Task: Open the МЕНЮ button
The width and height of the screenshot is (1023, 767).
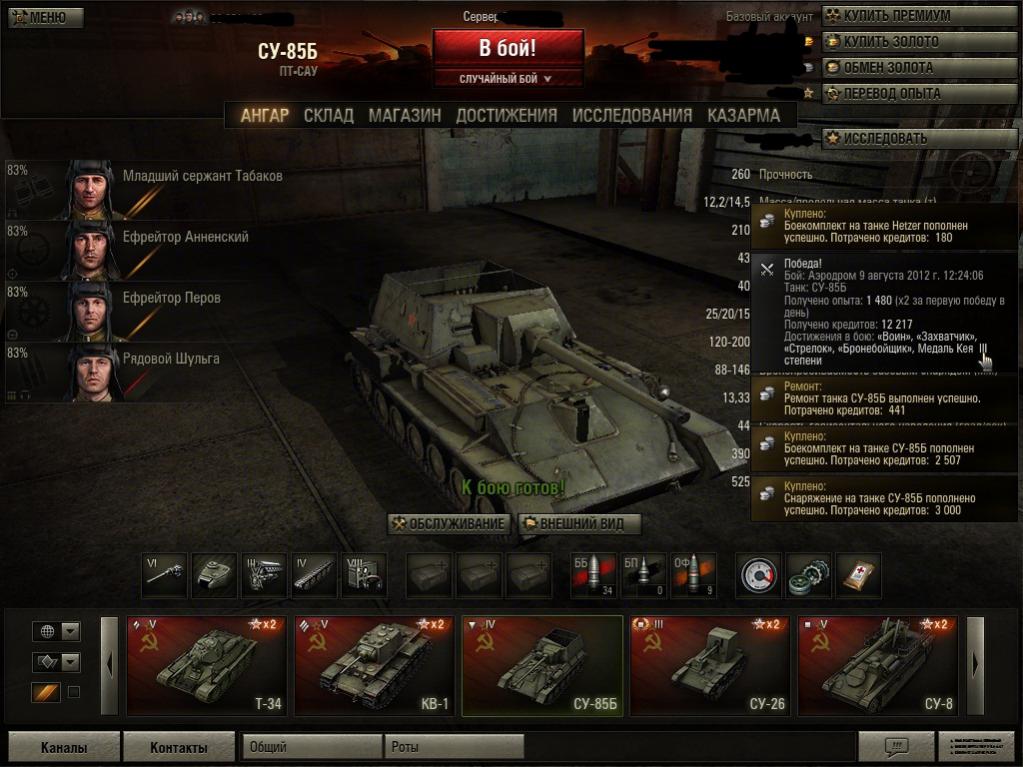Action: coord(41,17)
